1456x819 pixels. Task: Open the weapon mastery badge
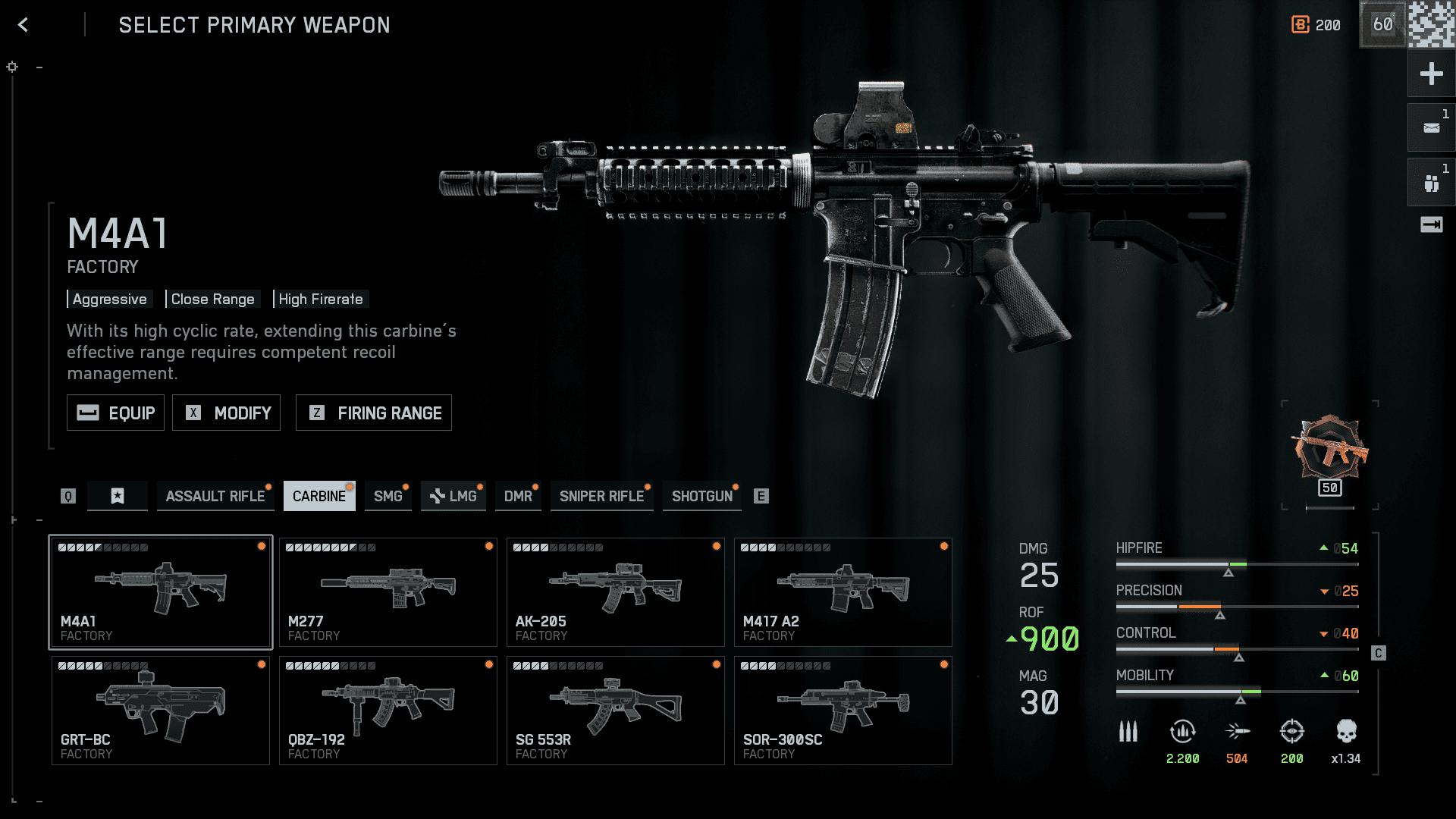click(x=1330, y=452)
